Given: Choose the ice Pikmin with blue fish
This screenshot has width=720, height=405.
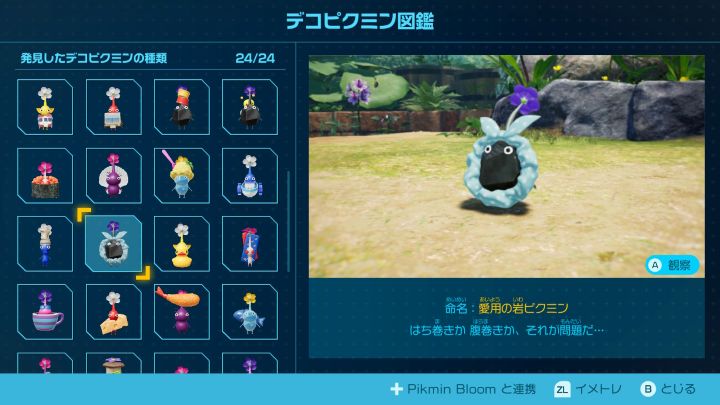Looking at the screenshot, I should coord(249,312).
